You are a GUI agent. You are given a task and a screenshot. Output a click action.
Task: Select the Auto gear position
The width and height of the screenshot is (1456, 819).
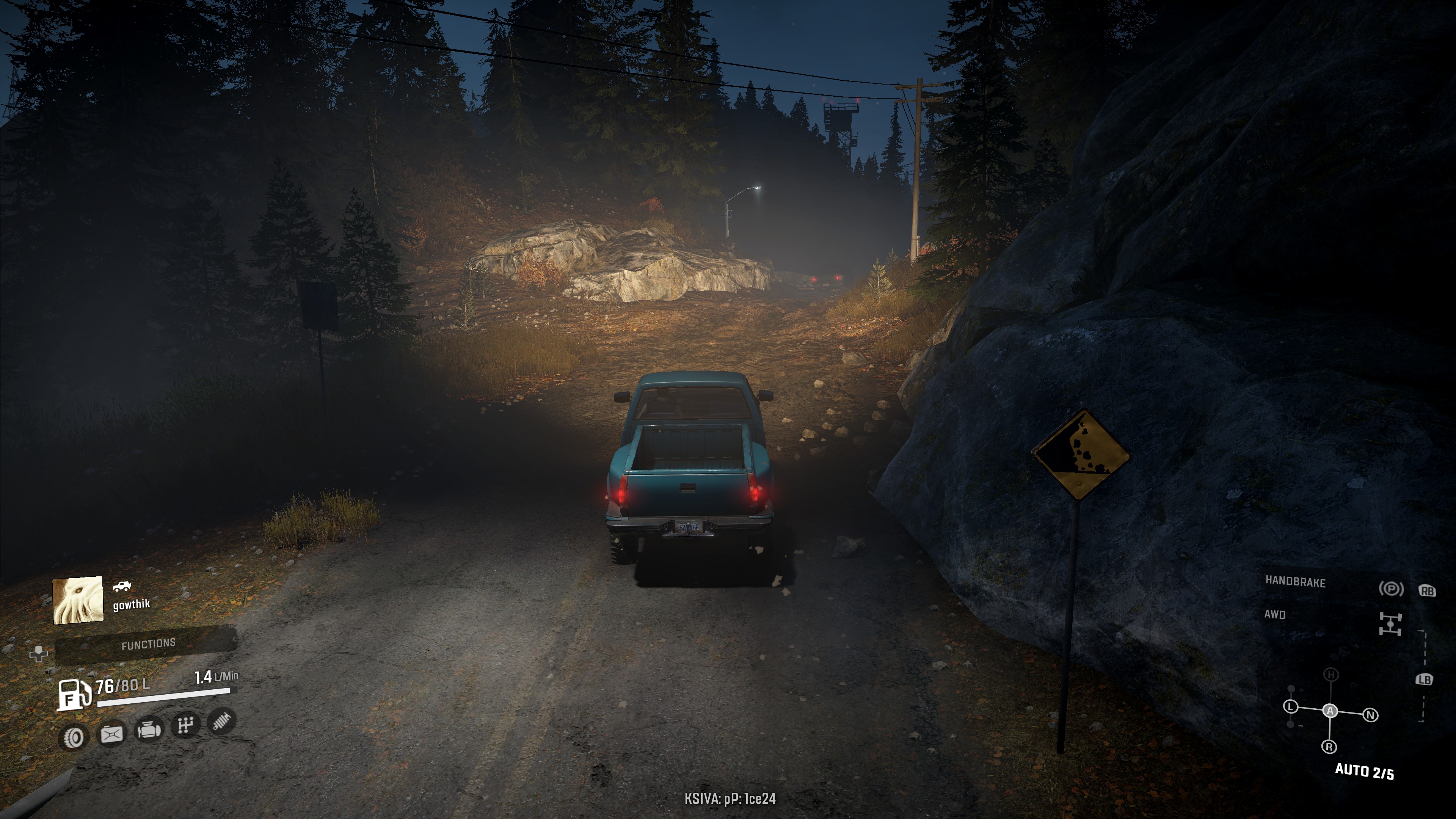[x=1330, y=711]
